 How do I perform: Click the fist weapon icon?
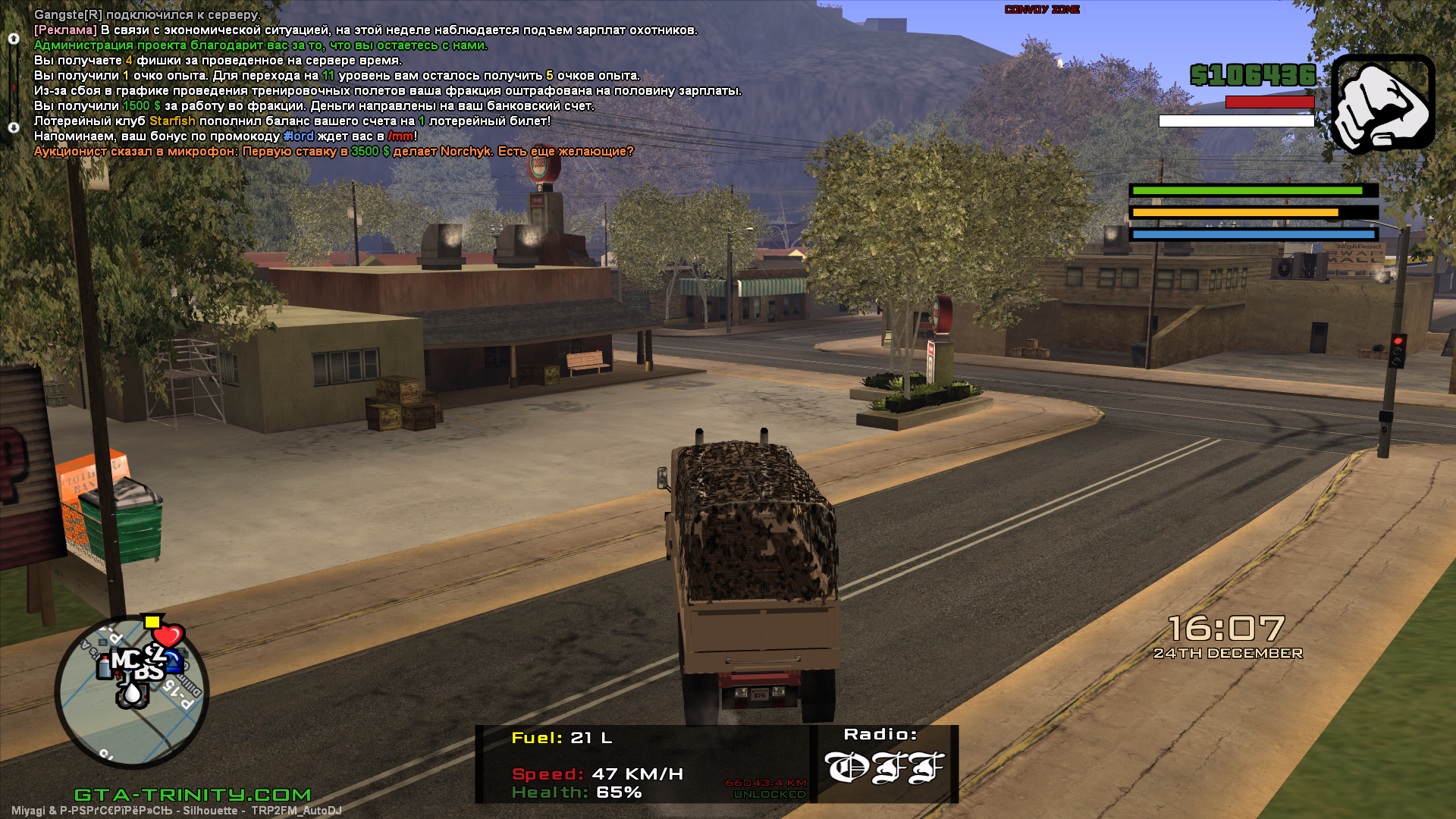click(x=1382, y=104)
